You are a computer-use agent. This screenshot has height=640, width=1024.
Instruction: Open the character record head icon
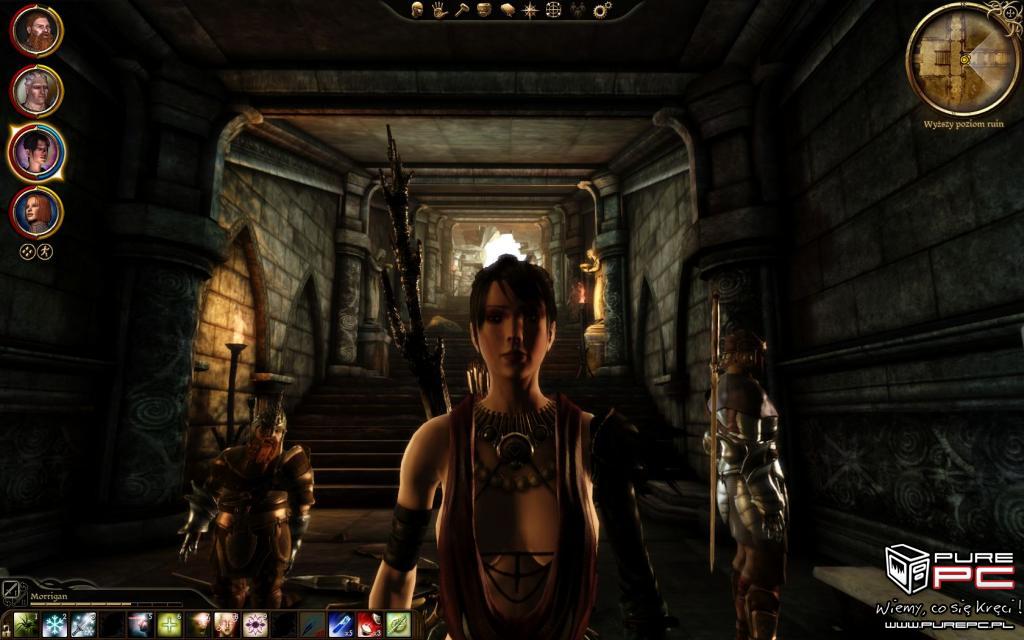click(x=418, y=10)
